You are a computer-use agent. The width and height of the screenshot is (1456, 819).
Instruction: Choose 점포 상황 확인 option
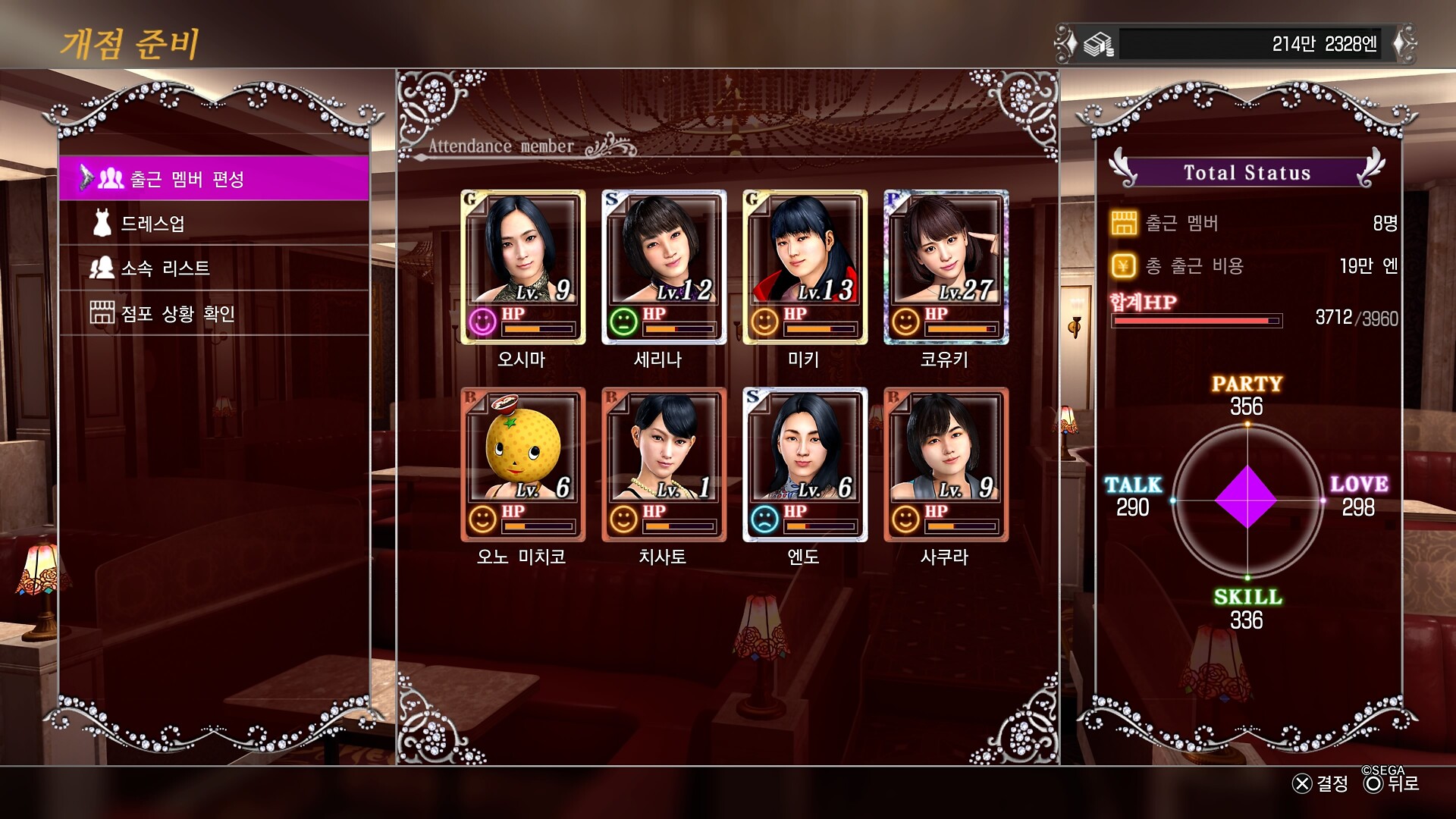tap(214, 313)
